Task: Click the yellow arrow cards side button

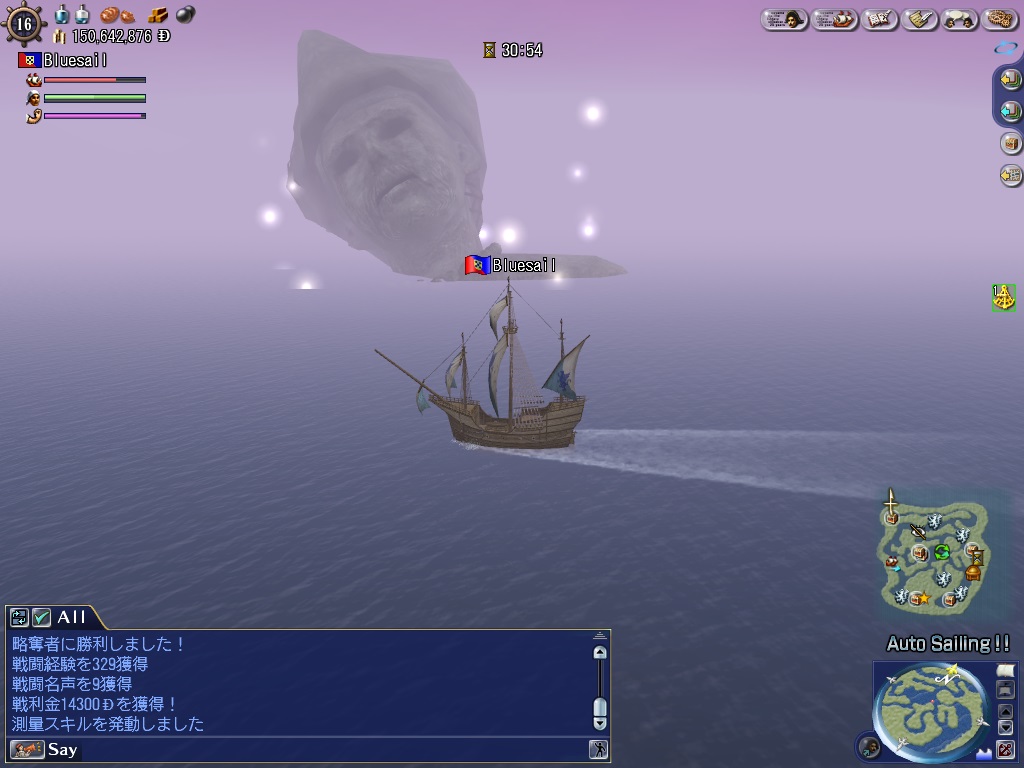Action: coord(1010,80)
